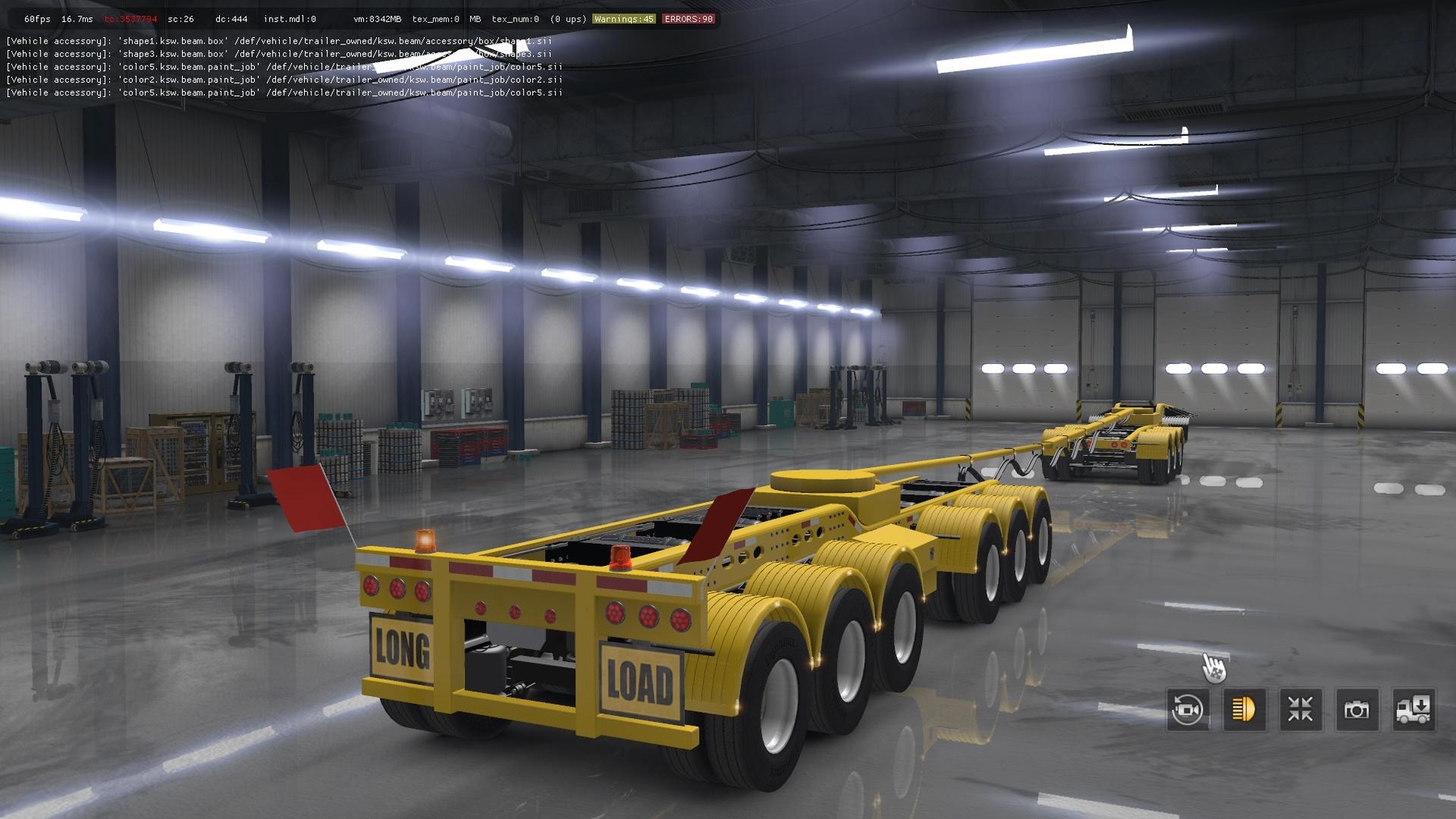Capture a screenshot with the camera icon
The height and width of the screenshot is (819, 1456).
(x=1357, y=709)
